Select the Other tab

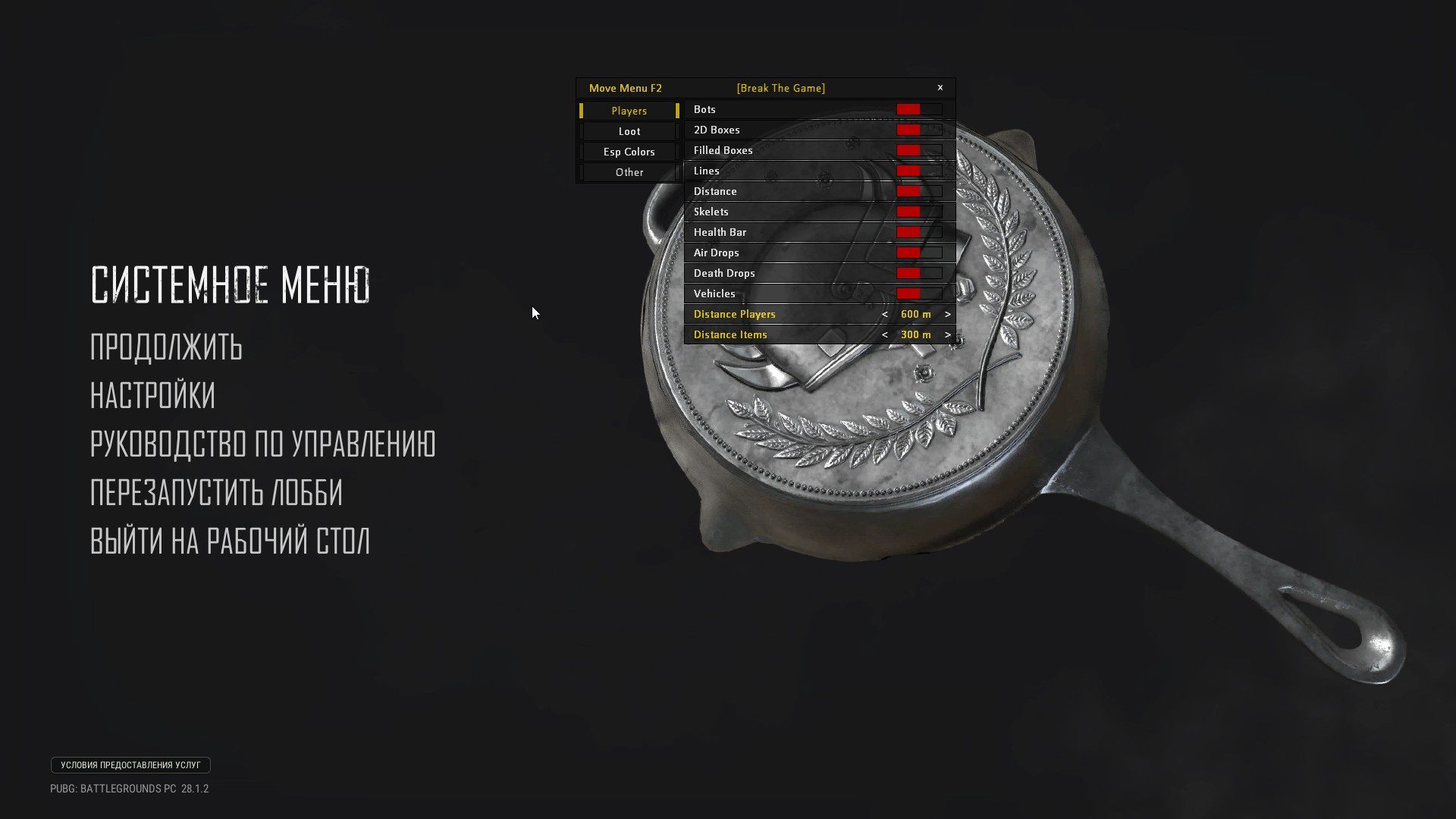[629, 172]
